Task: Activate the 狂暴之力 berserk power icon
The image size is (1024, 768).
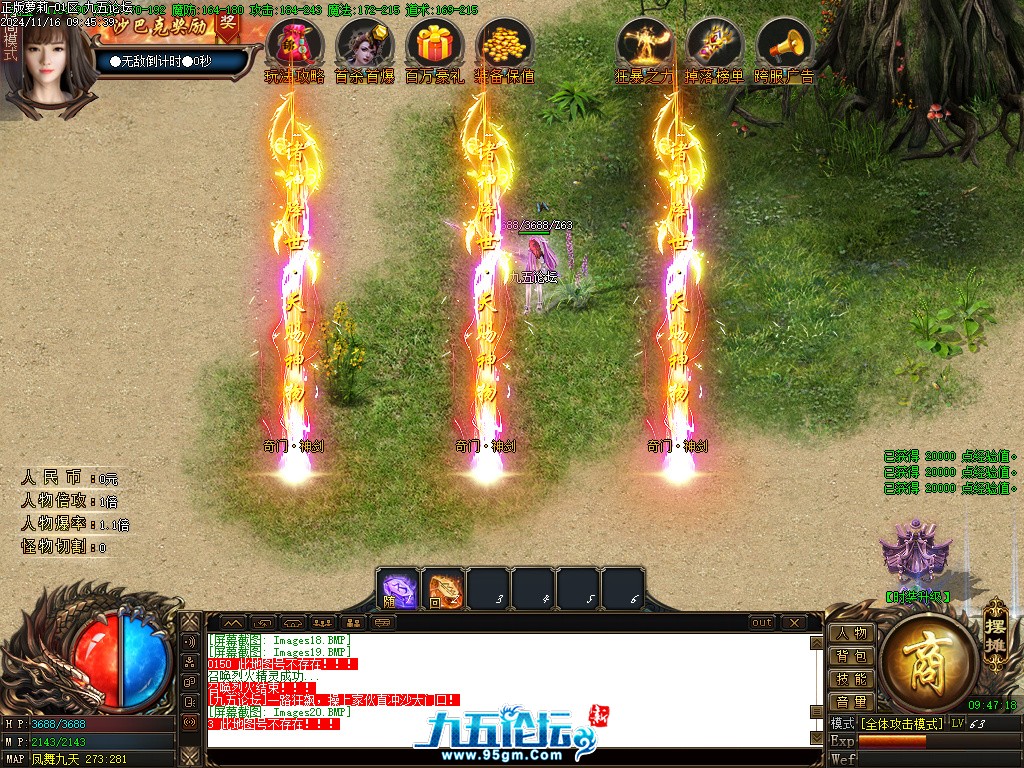Action: point(644,45)
